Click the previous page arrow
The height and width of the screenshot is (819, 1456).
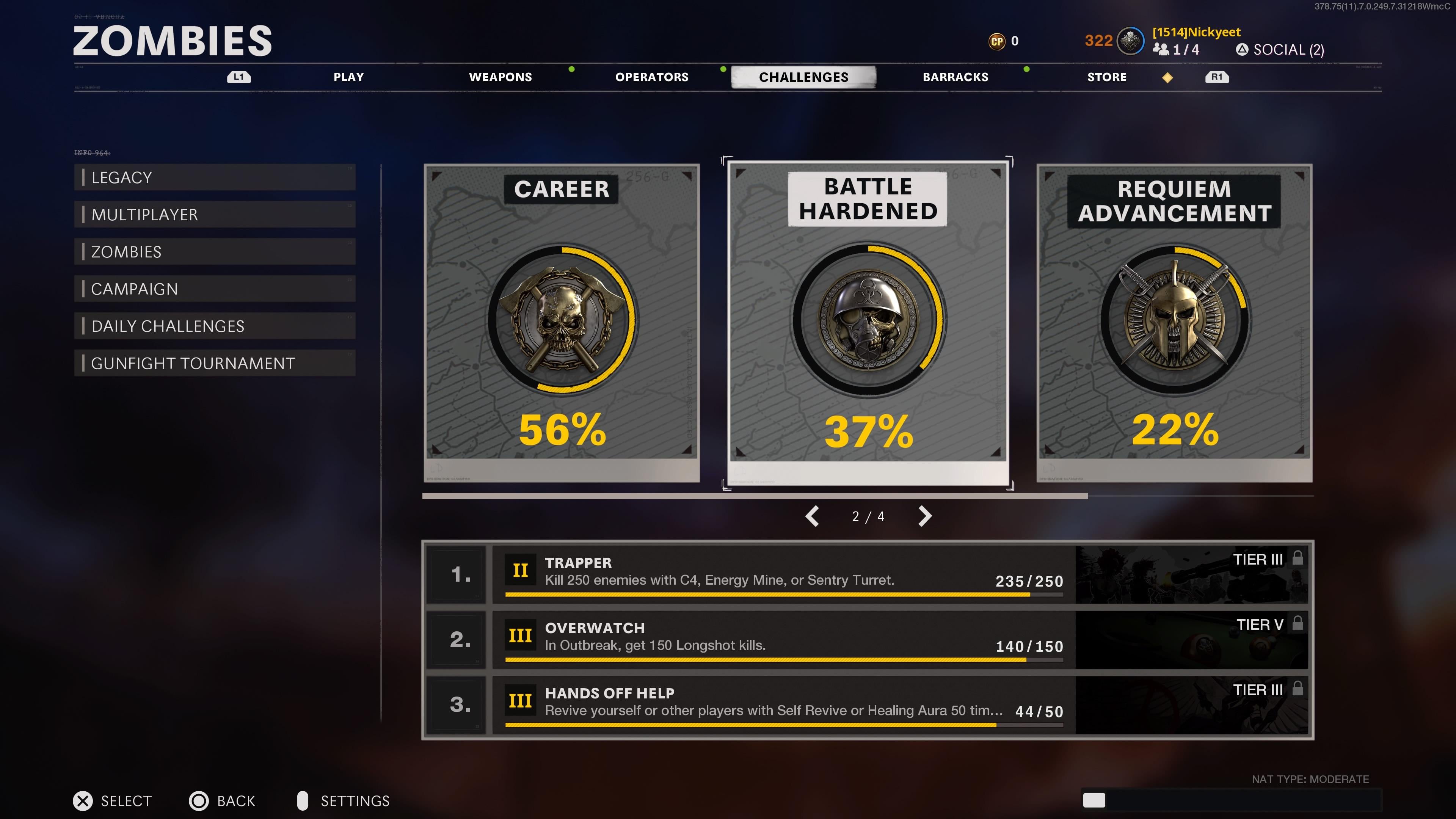point(812,516)
